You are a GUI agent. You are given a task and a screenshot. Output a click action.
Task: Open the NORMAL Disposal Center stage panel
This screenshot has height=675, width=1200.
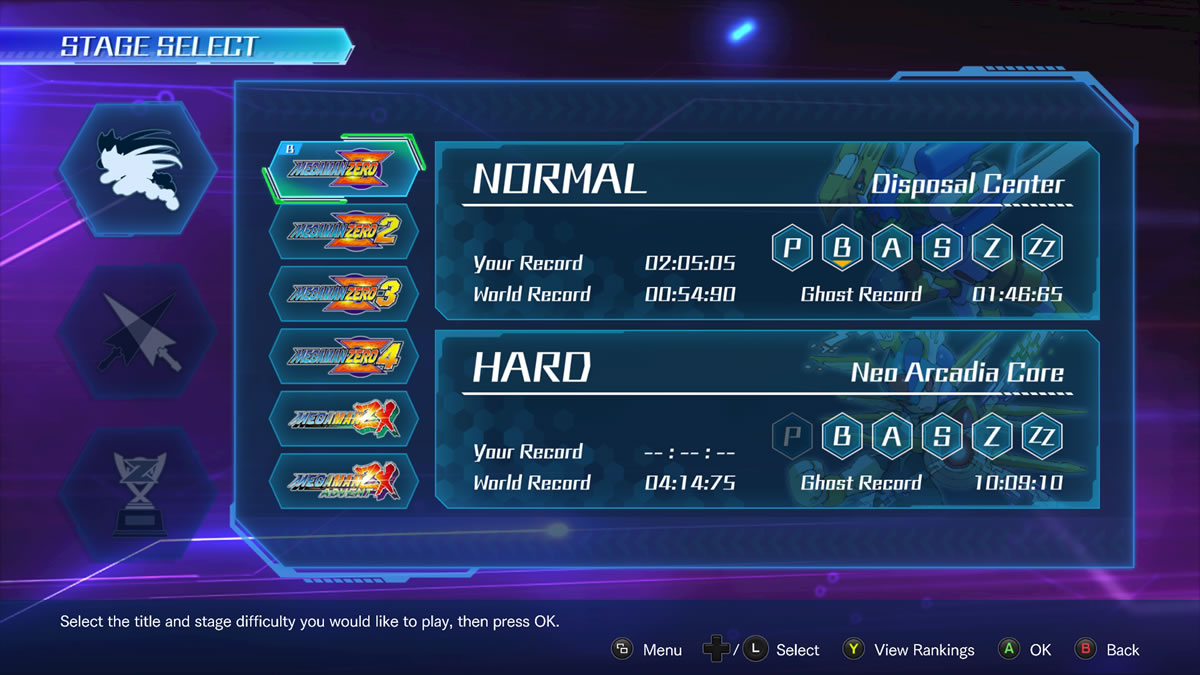tap(766, 231)
